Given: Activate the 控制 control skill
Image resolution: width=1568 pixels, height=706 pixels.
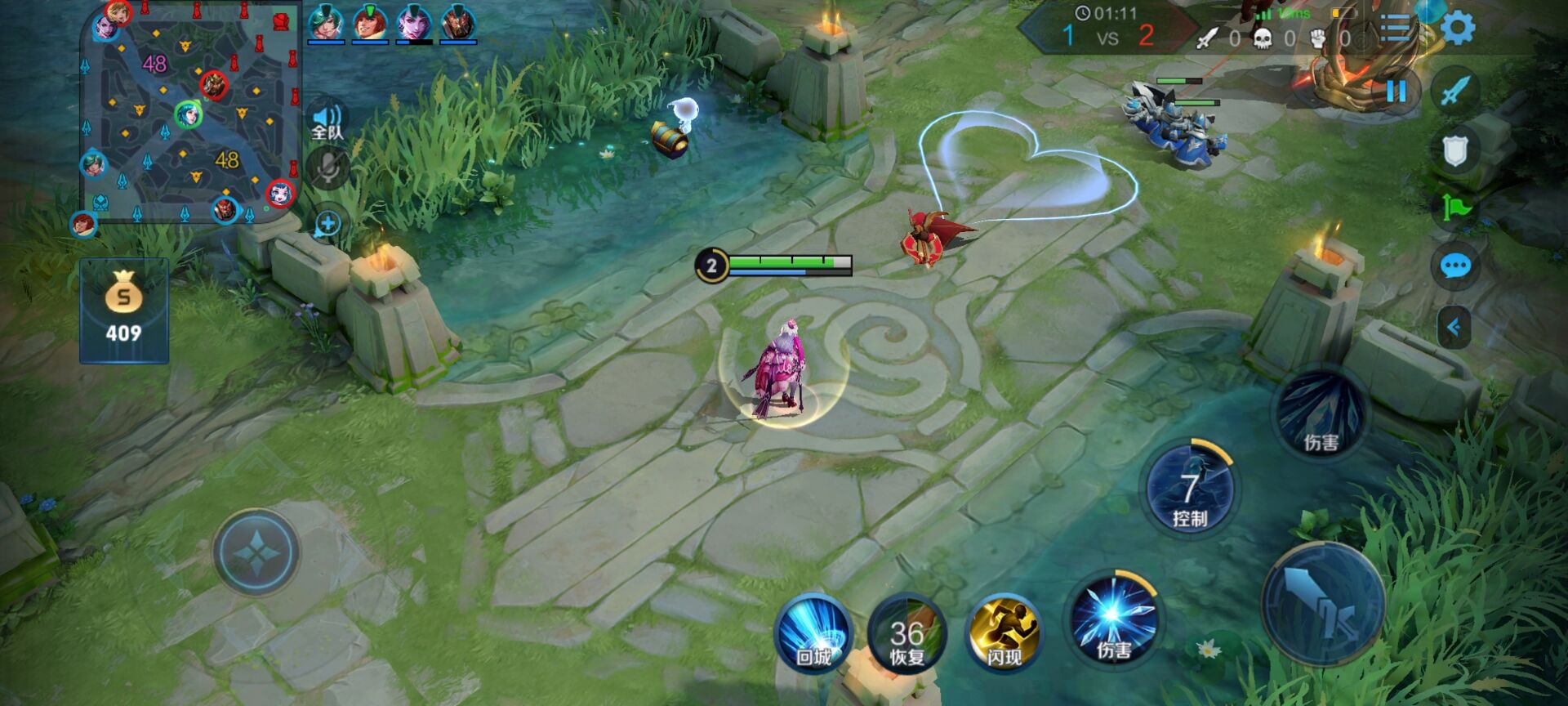Looking at the screenshot, I should pos(1190,489).
